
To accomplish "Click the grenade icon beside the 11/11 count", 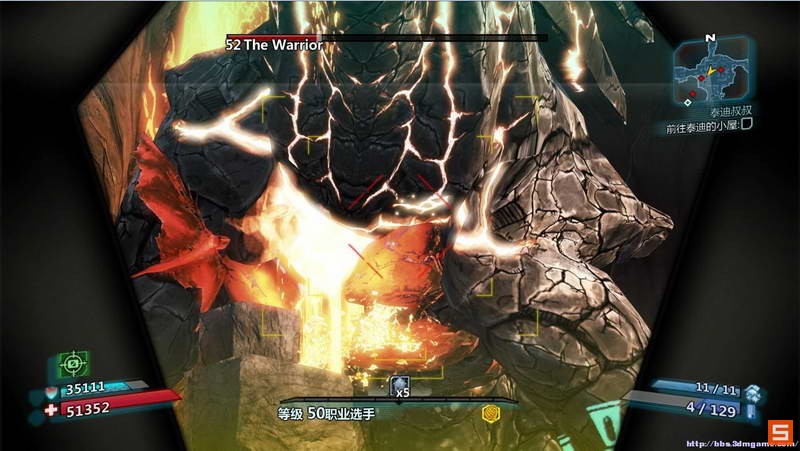I will coord(752,389).
